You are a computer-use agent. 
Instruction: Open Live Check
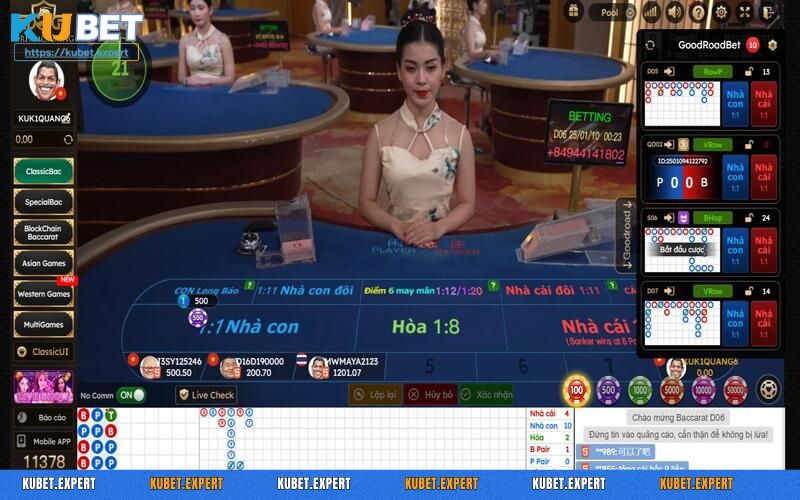(207, 395)
